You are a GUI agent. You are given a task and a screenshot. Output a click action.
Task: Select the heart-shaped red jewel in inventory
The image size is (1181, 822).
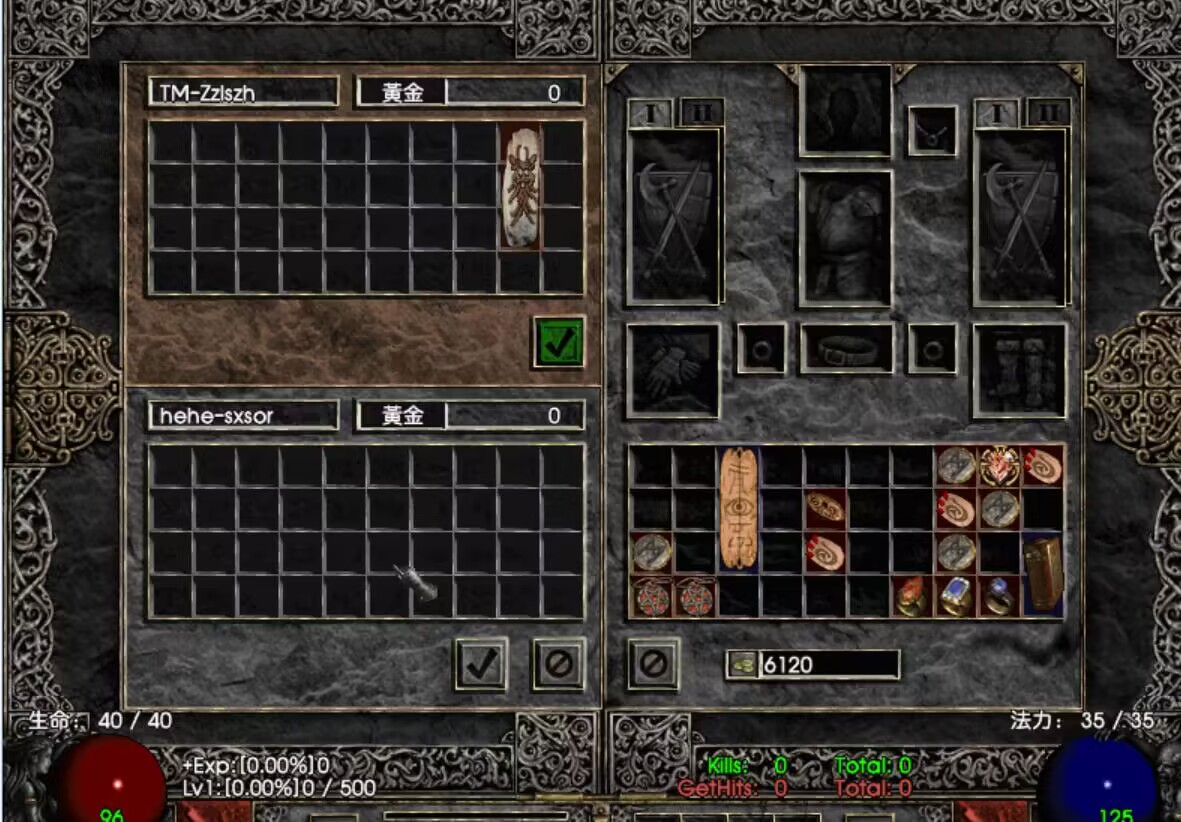999,466
